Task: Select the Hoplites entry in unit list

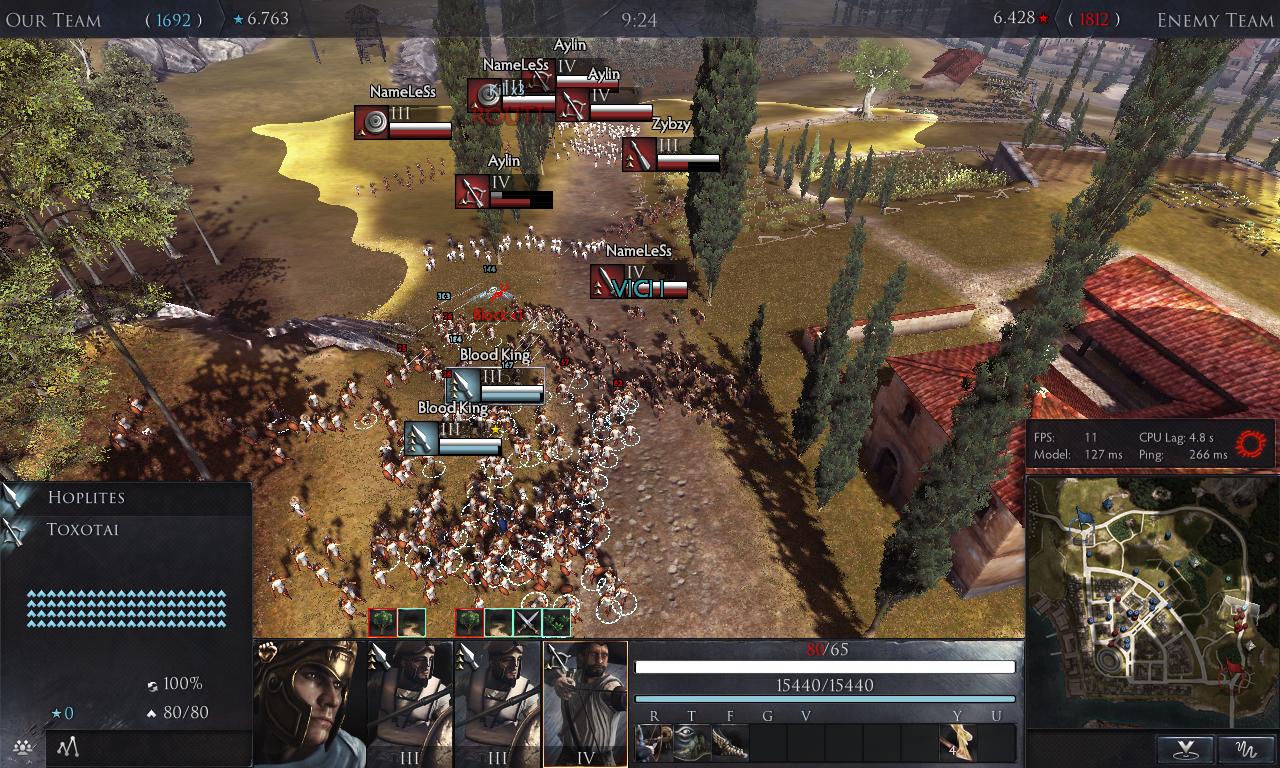Action: pos(86,497)
